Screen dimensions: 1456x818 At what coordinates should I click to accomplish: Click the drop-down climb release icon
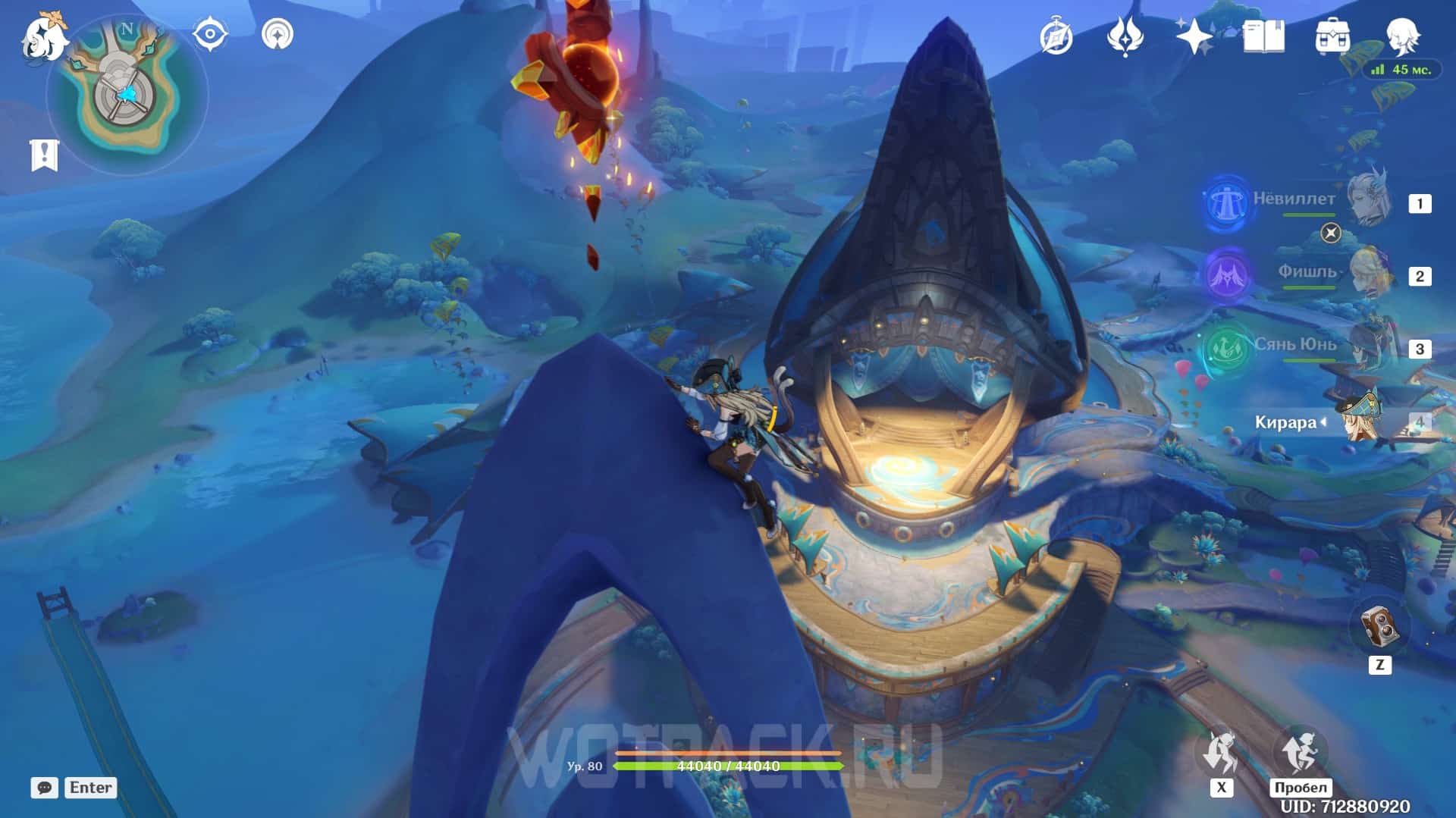click(x=1221, y=752)
